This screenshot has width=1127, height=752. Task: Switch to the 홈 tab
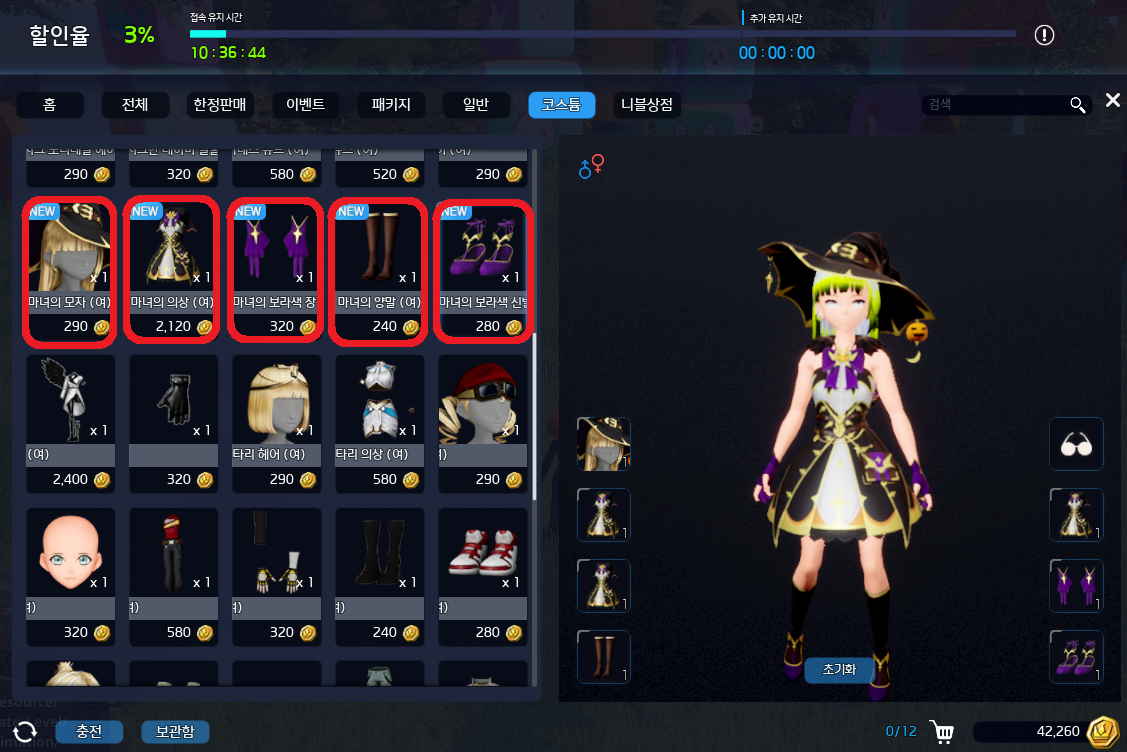click(x=49, y=105)
